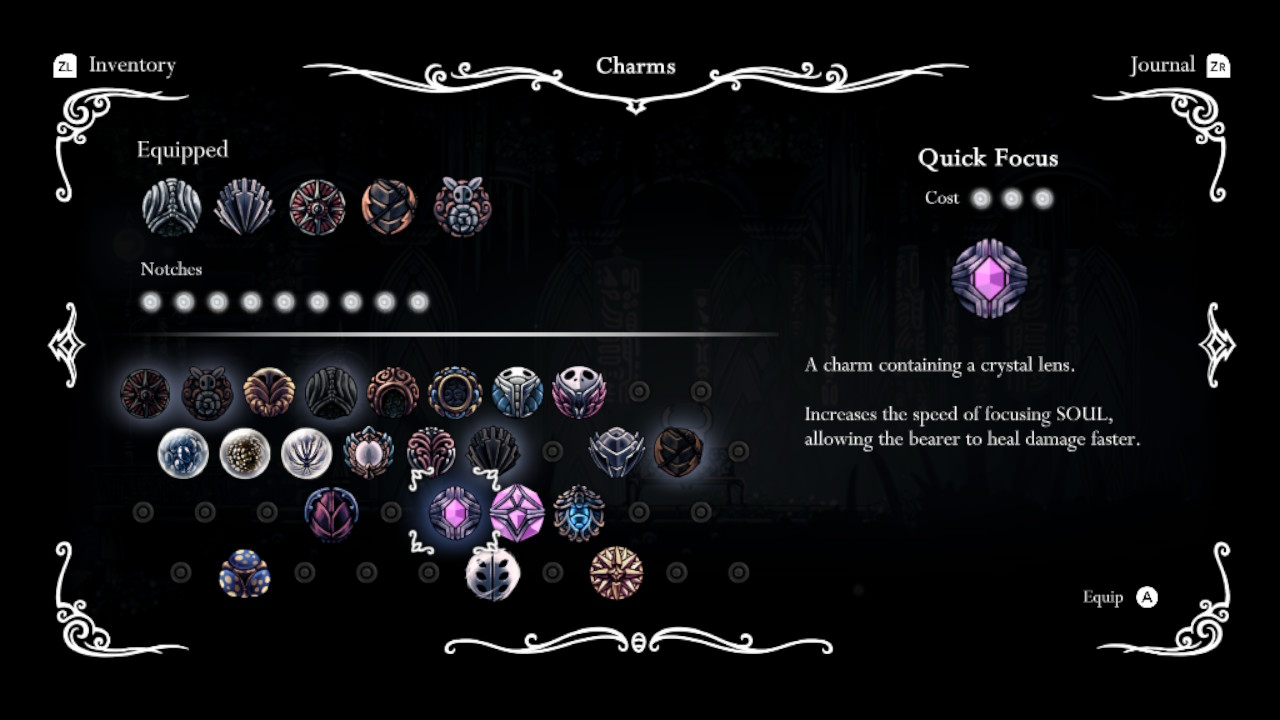
Task: Open the Inventory screen
Action: (x=131, y=65)
